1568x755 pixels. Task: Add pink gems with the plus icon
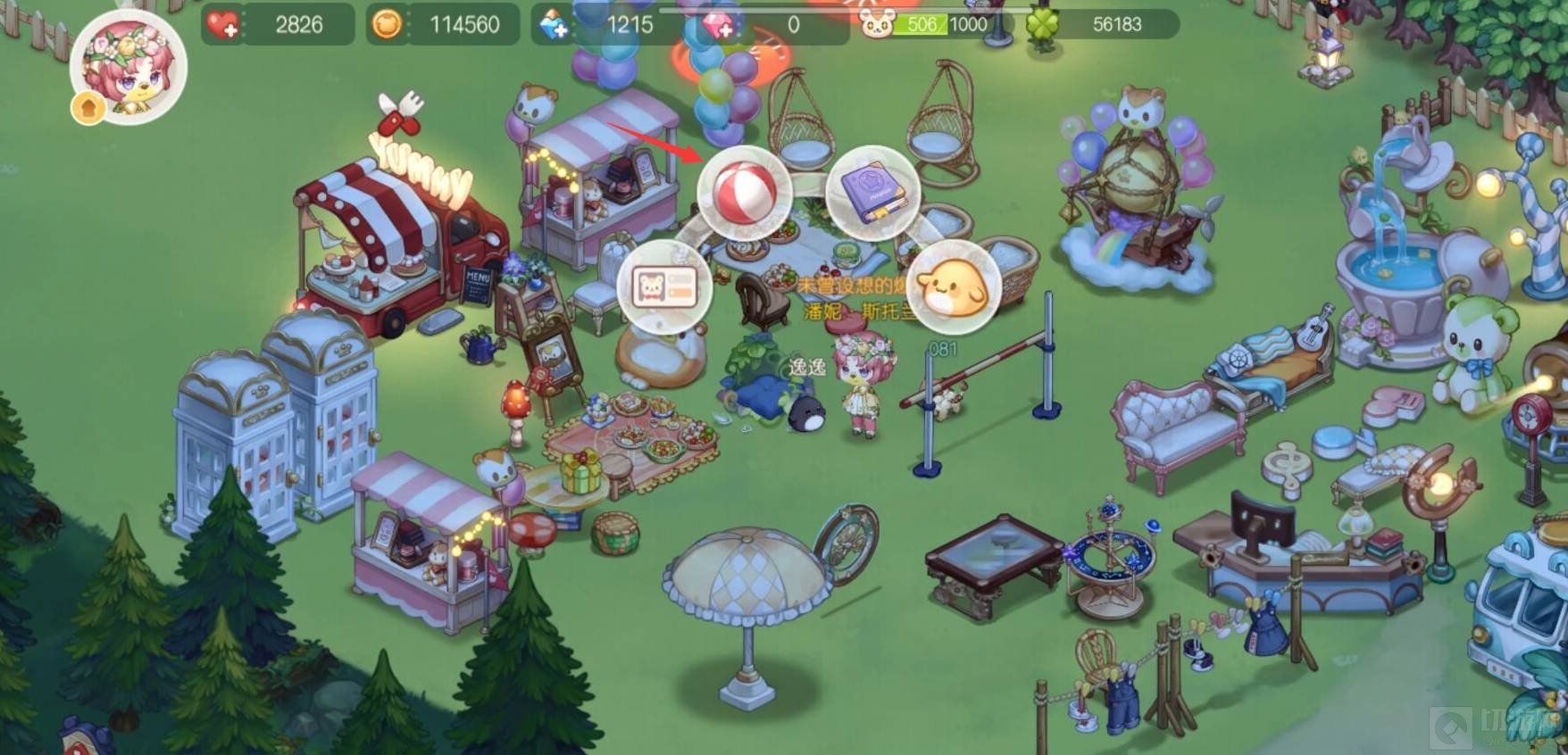[719, 25]
